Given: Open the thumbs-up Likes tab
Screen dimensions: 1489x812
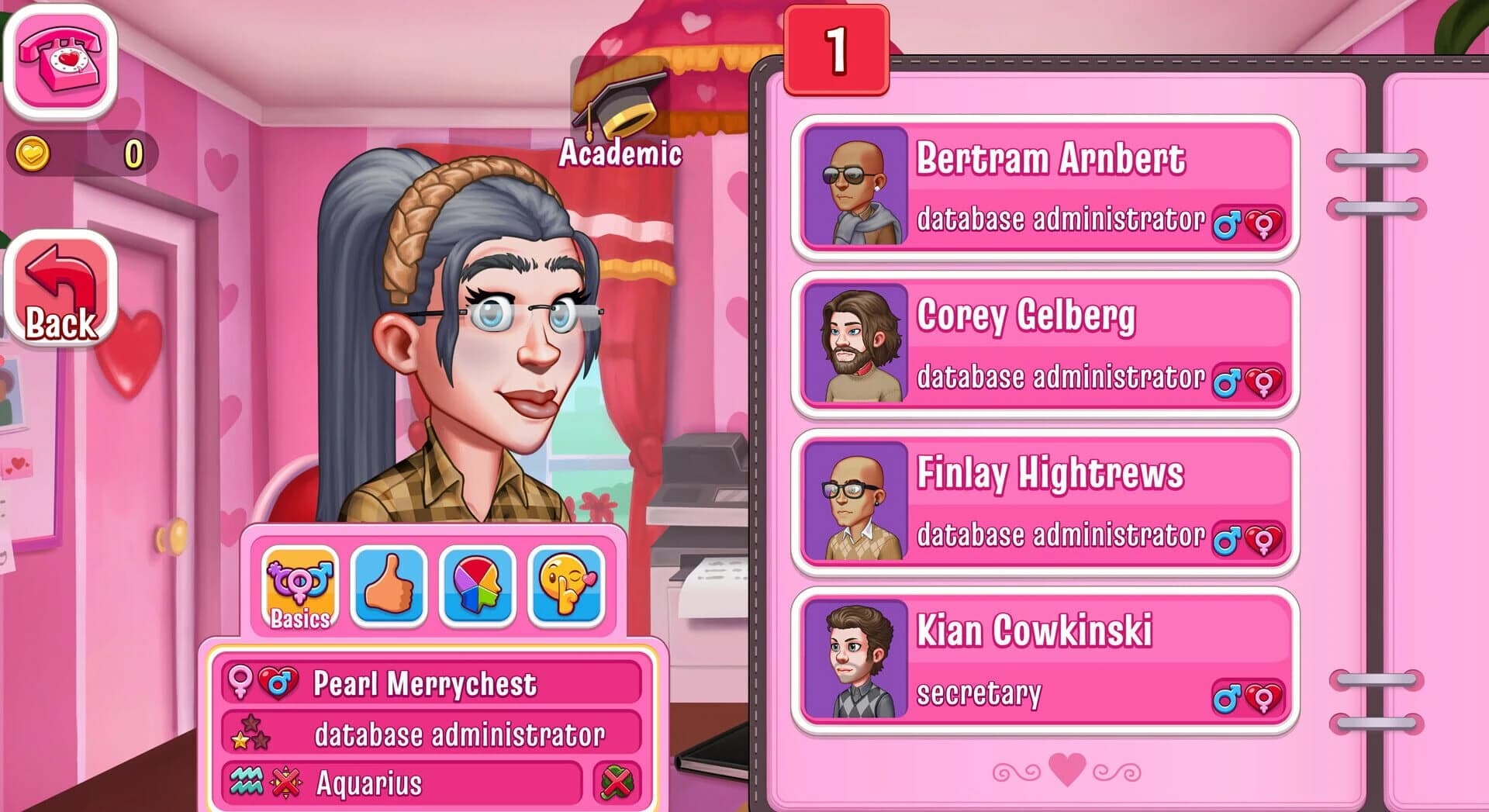Looking at the screenshot, I should pos(389,586).
